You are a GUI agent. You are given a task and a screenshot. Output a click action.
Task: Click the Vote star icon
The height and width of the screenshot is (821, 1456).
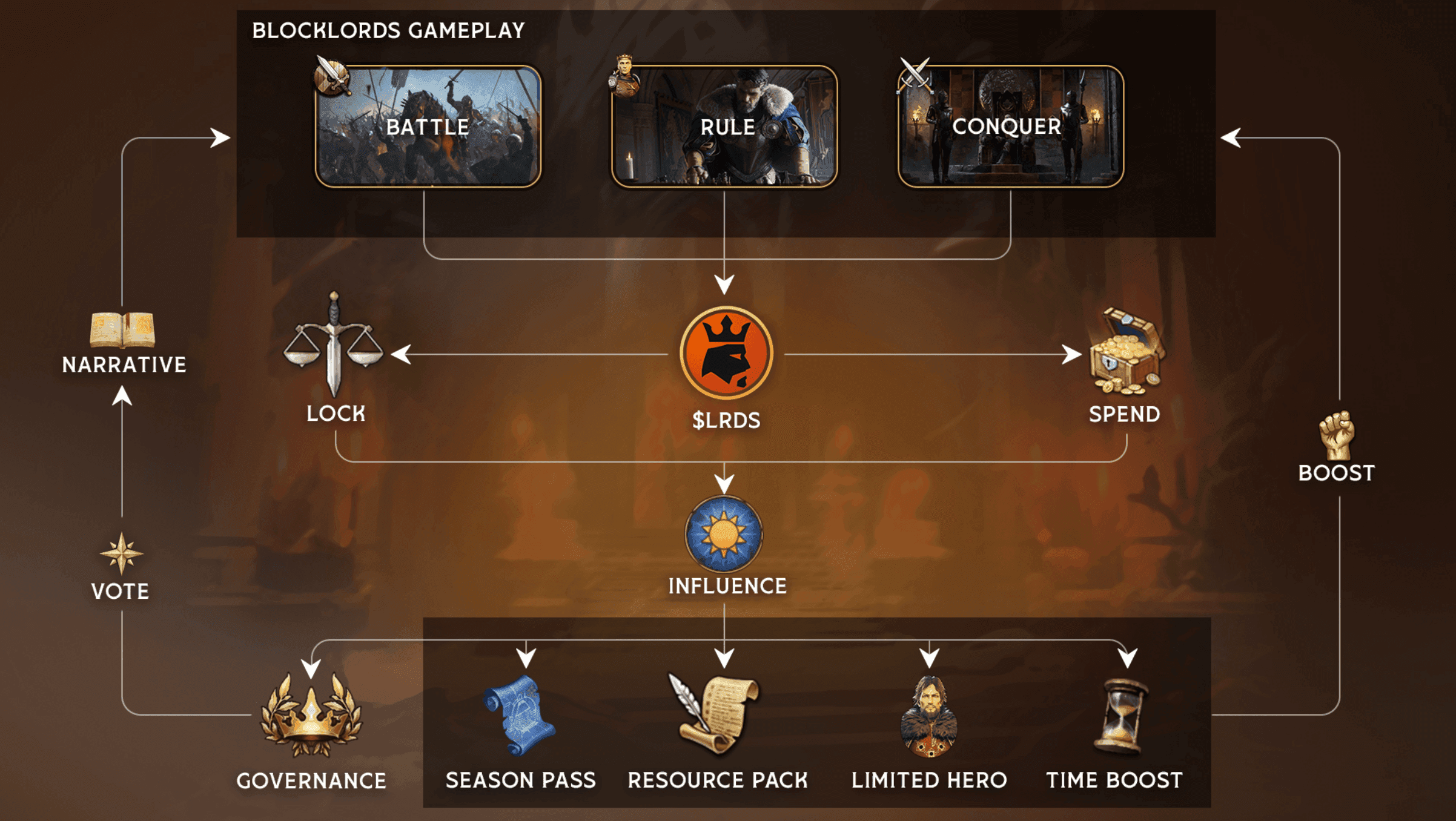click(122, 553)
